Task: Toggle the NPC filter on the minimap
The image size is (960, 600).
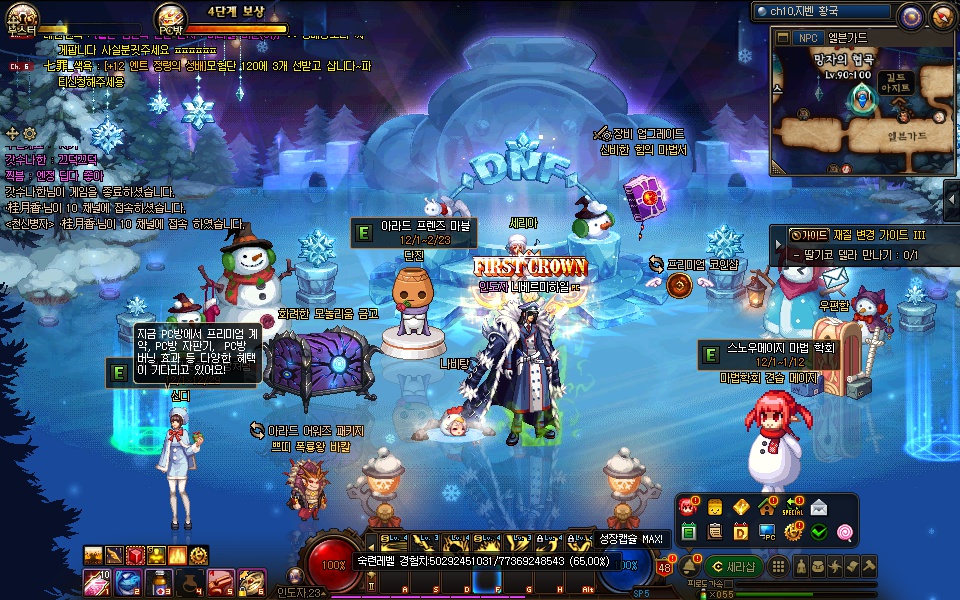Action: tap(807, 38)
